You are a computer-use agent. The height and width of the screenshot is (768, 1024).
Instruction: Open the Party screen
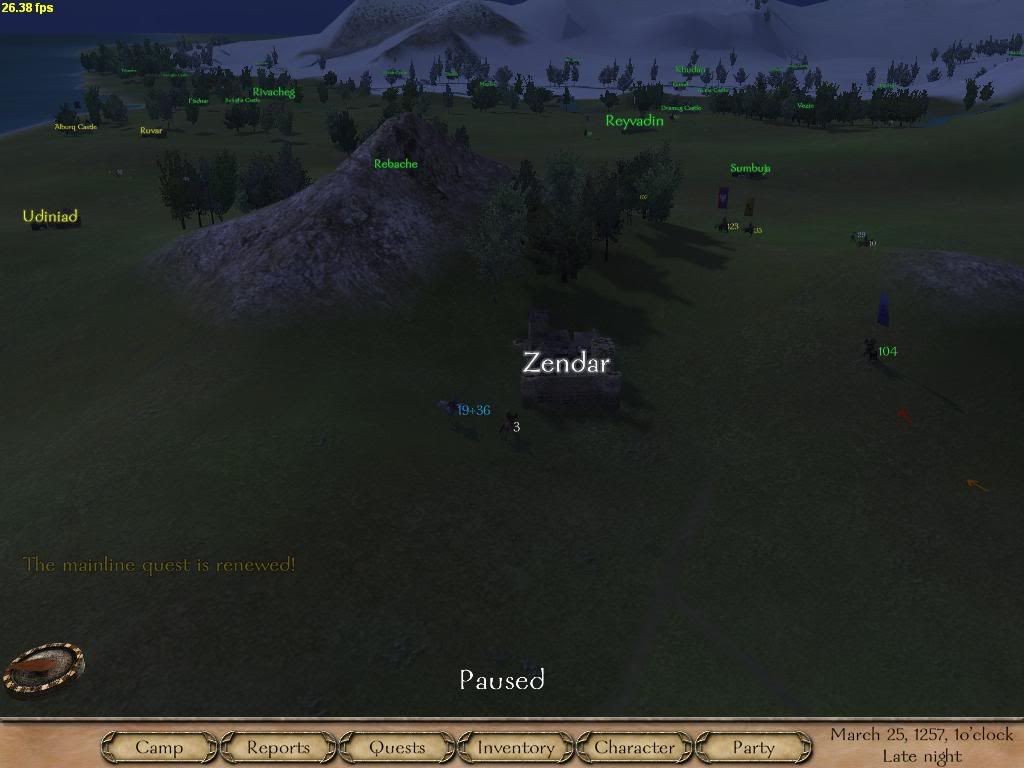point(753,747)
